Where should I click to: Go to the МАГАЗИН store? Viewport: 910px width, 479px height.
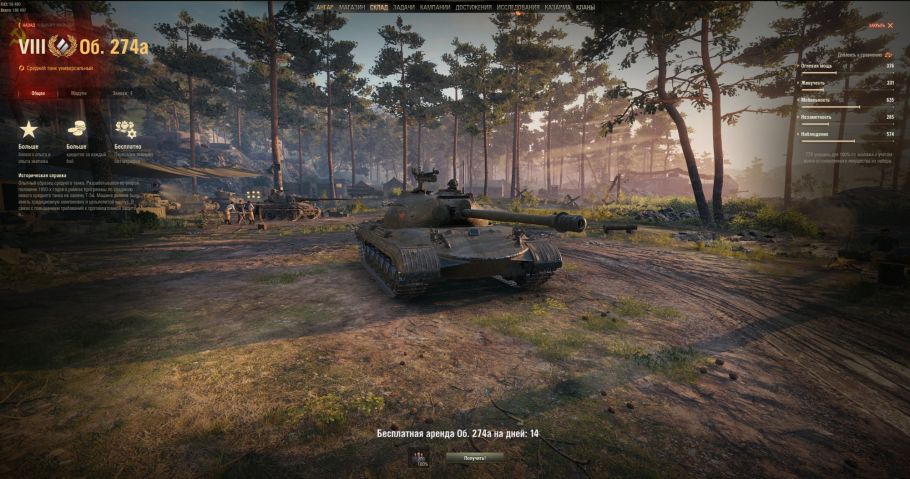(x=351, y=7)
